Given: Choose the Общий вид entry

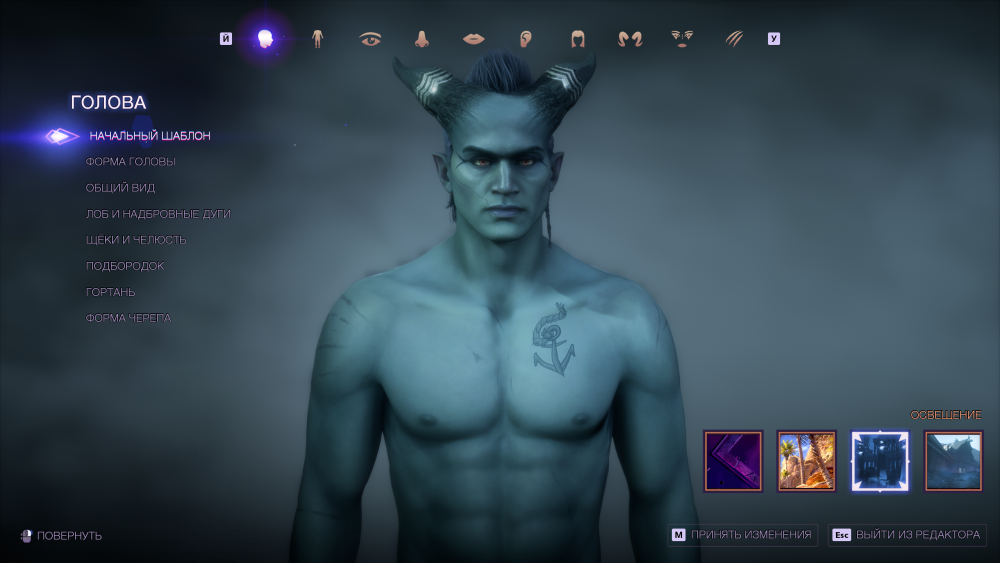Looking at the screenshot, I should click(120, 188).
